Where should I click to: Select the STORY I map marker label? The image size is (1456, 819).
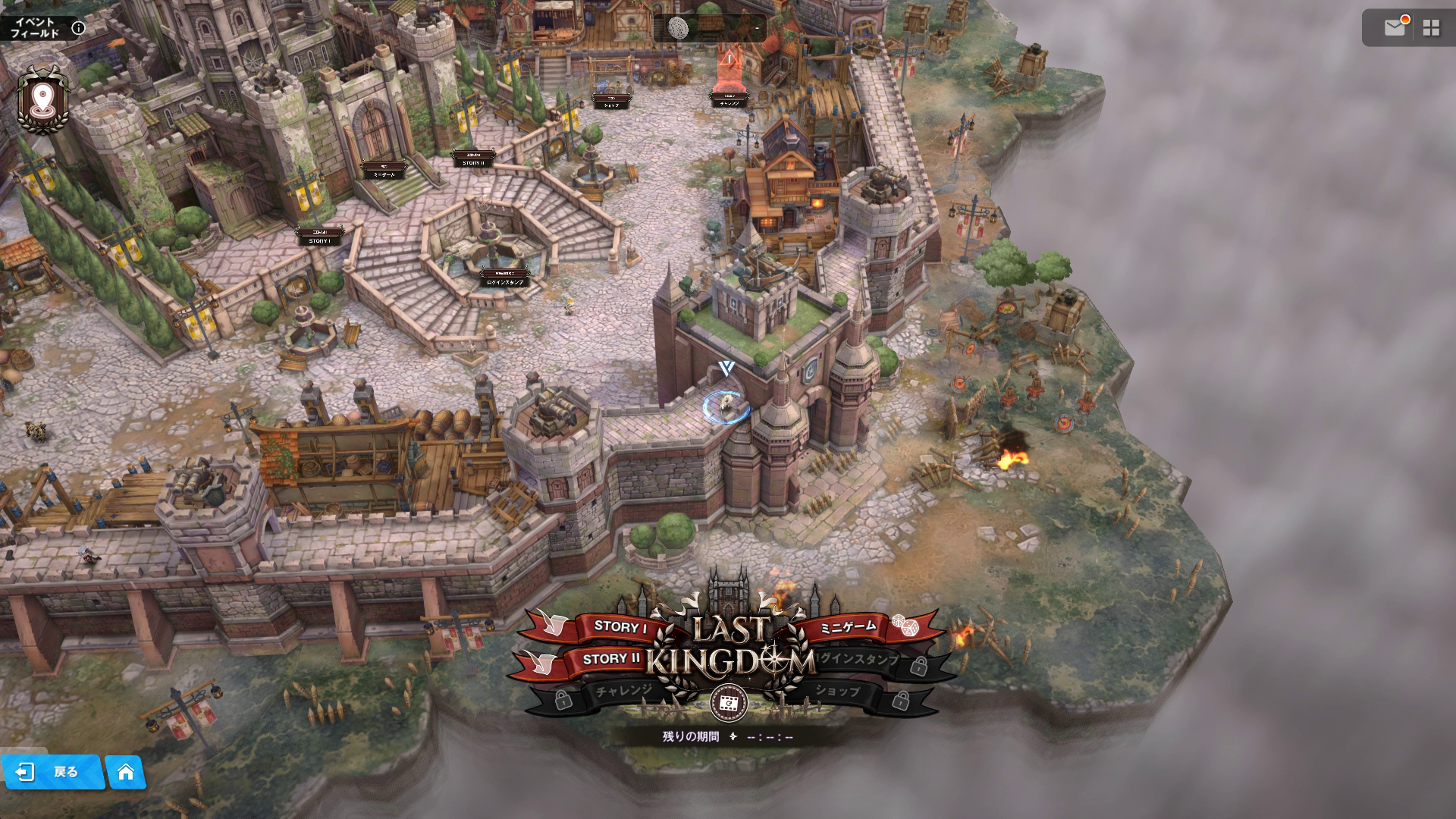tap(319, 238)
